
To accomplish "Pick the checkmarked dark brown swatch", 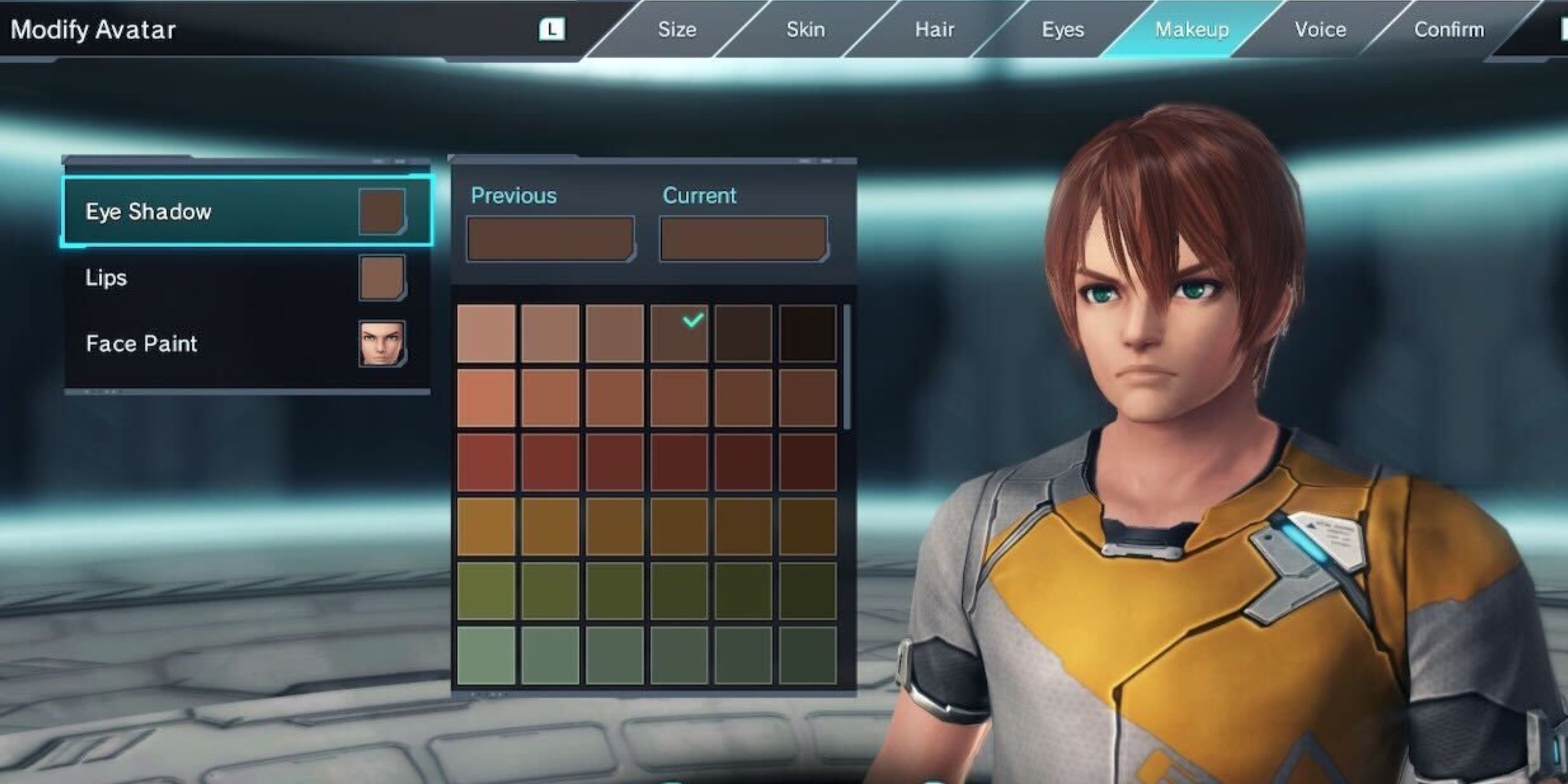I will (679, 333).
